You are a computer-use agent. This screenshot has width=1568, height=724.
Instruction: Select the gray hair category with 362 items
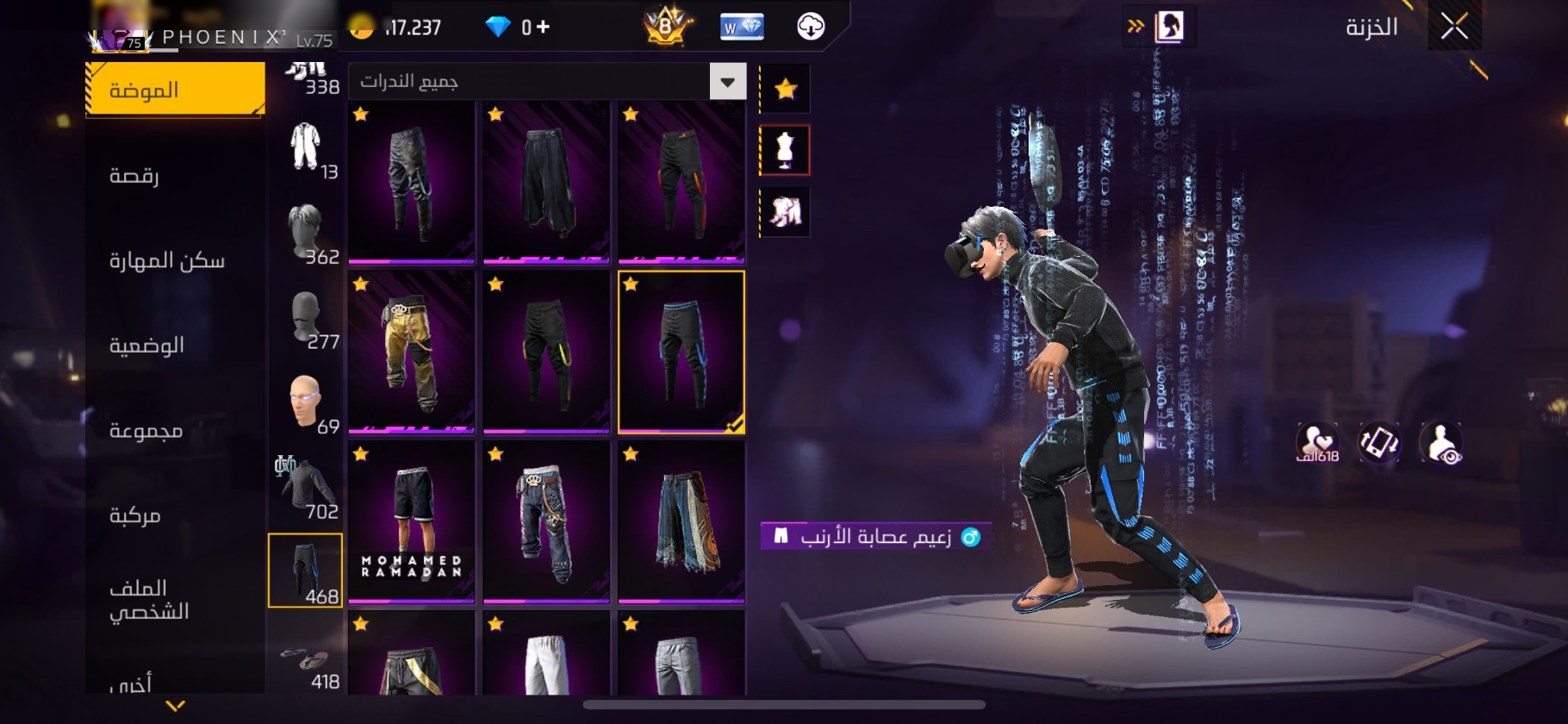point(306,233)
